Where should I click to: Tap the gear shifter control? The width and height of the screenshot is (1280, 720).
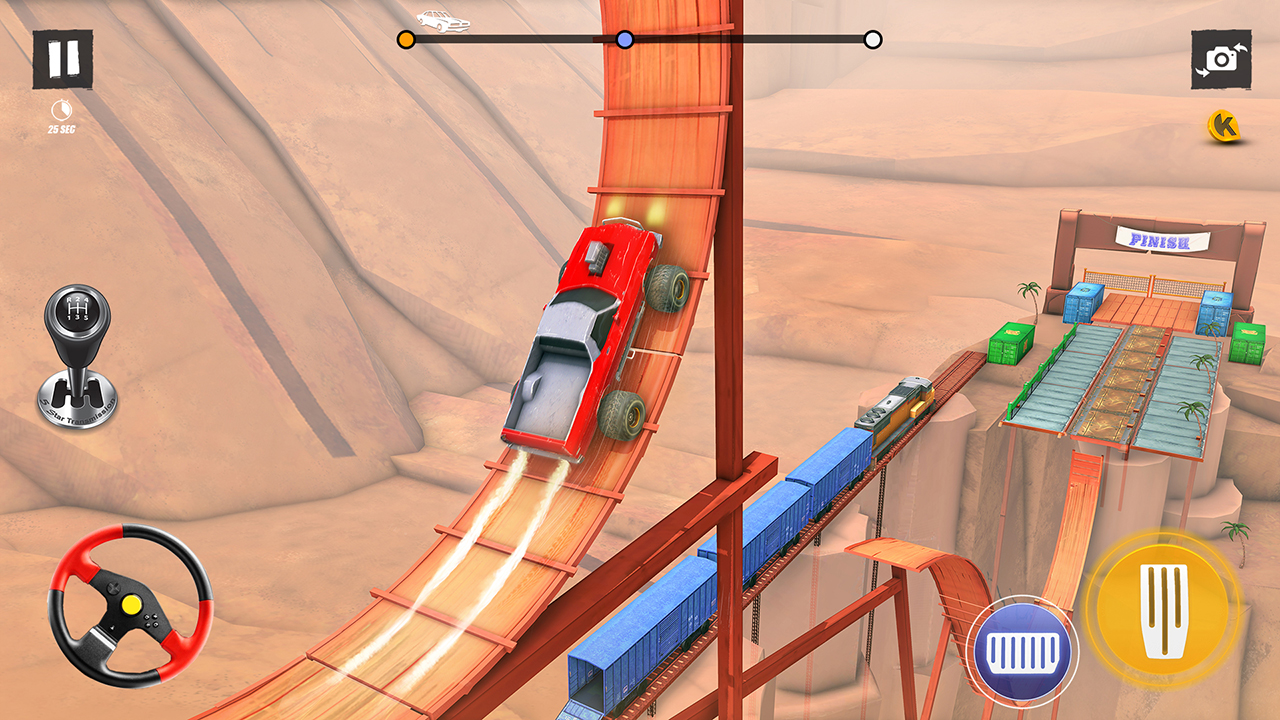click(x=79, y=356)
